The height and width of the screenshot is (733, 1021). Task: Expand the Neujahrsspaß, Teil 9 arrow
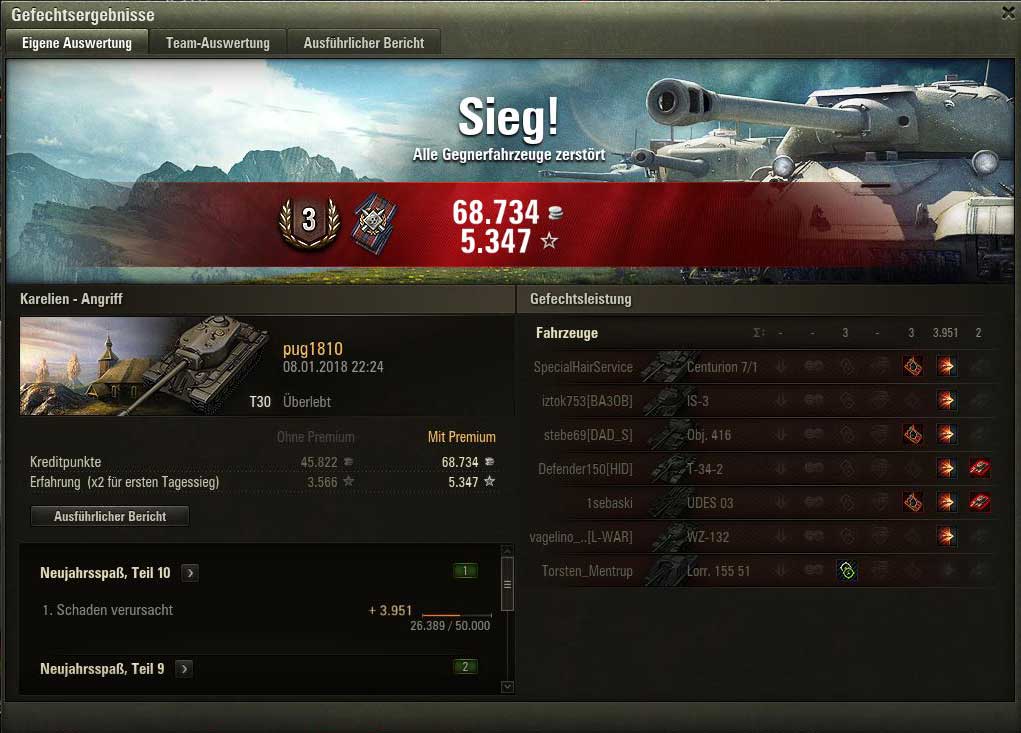184,668
